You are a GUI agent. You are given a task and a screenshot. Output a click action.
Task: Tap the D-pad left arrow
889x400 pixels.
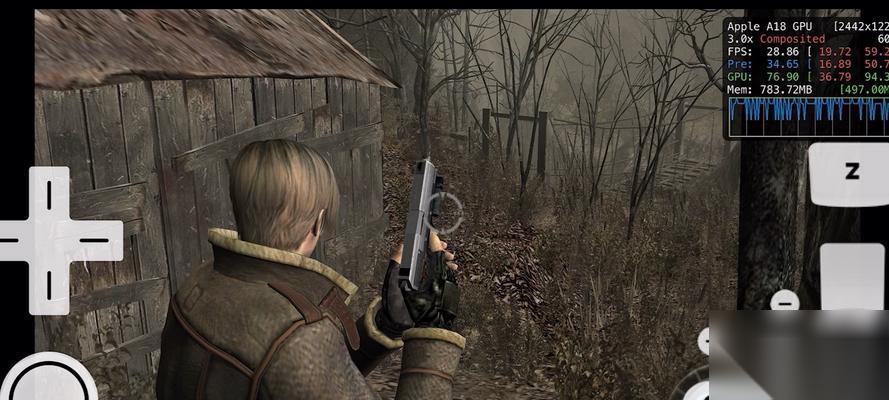pyautogui.click(x=12, y=240)
